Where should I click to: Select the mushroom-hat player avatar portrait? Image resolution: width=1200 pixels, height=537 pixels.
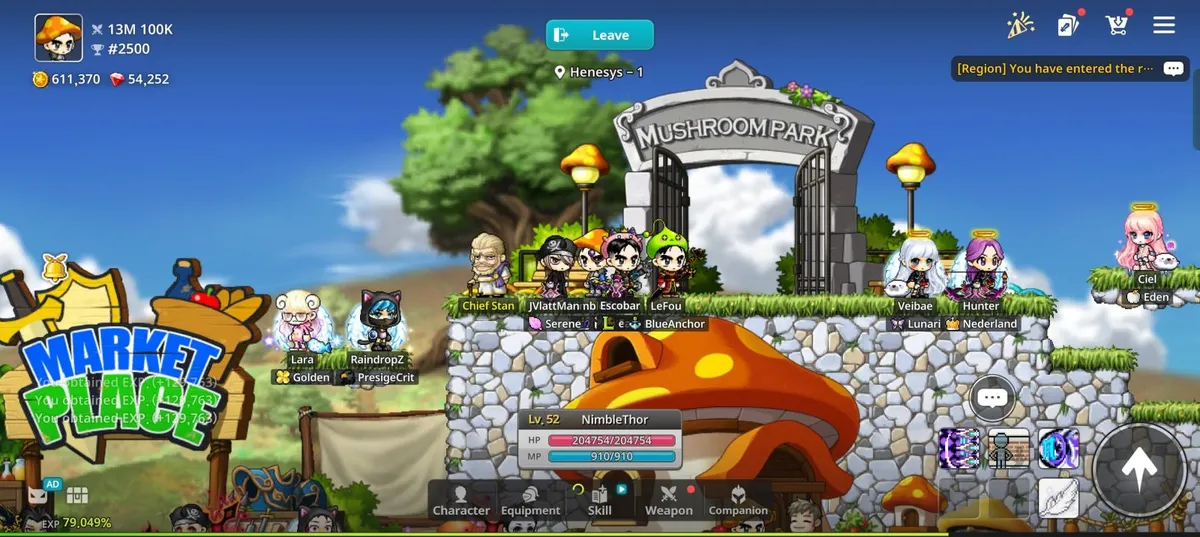(x=58, y=38)
